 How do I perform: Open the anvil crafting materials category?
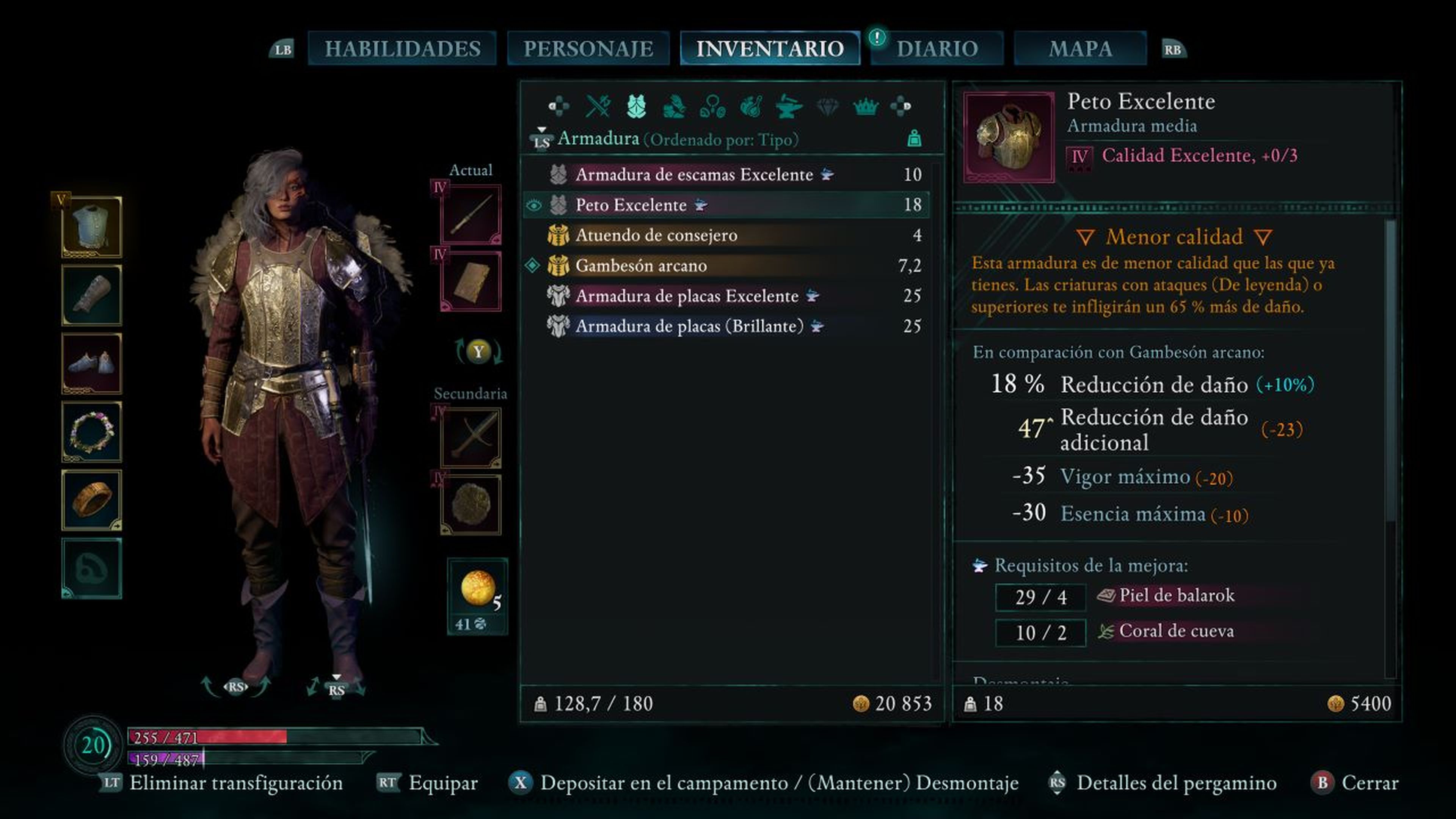pyautogui.click(x=789, y=106)
